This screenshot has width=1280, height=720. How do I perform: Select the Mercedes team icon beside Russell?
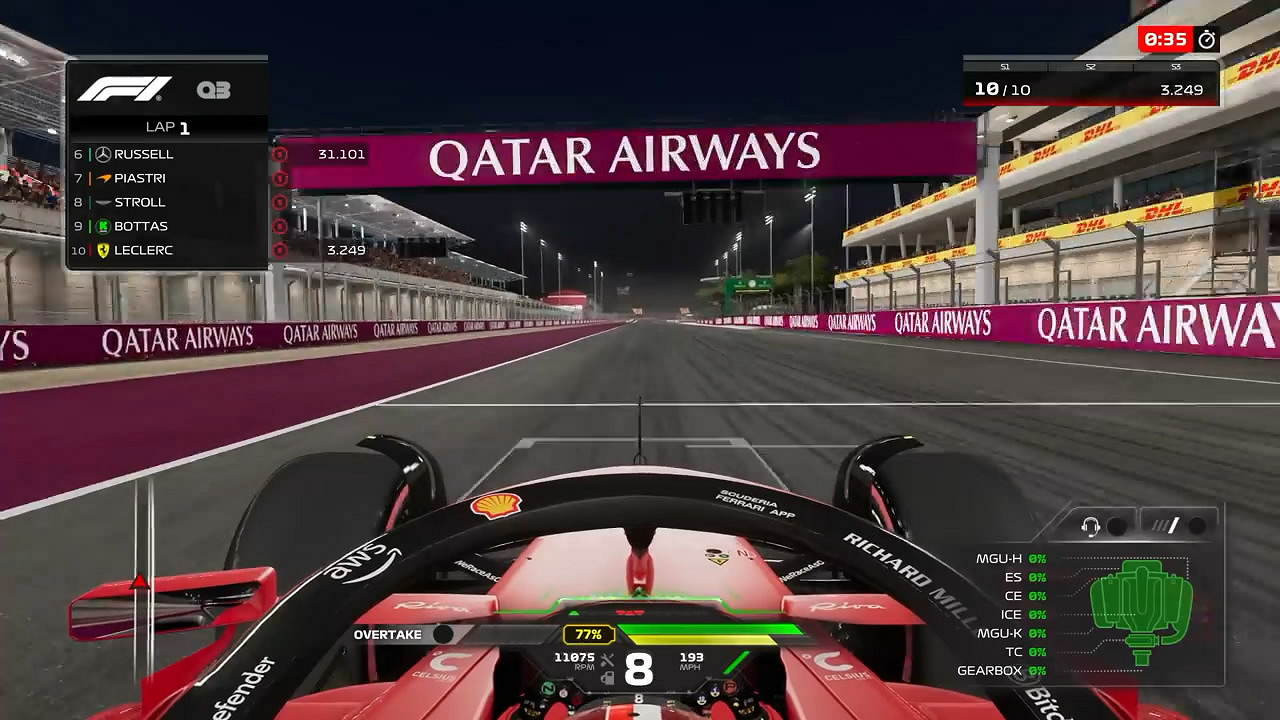[103, 154]
